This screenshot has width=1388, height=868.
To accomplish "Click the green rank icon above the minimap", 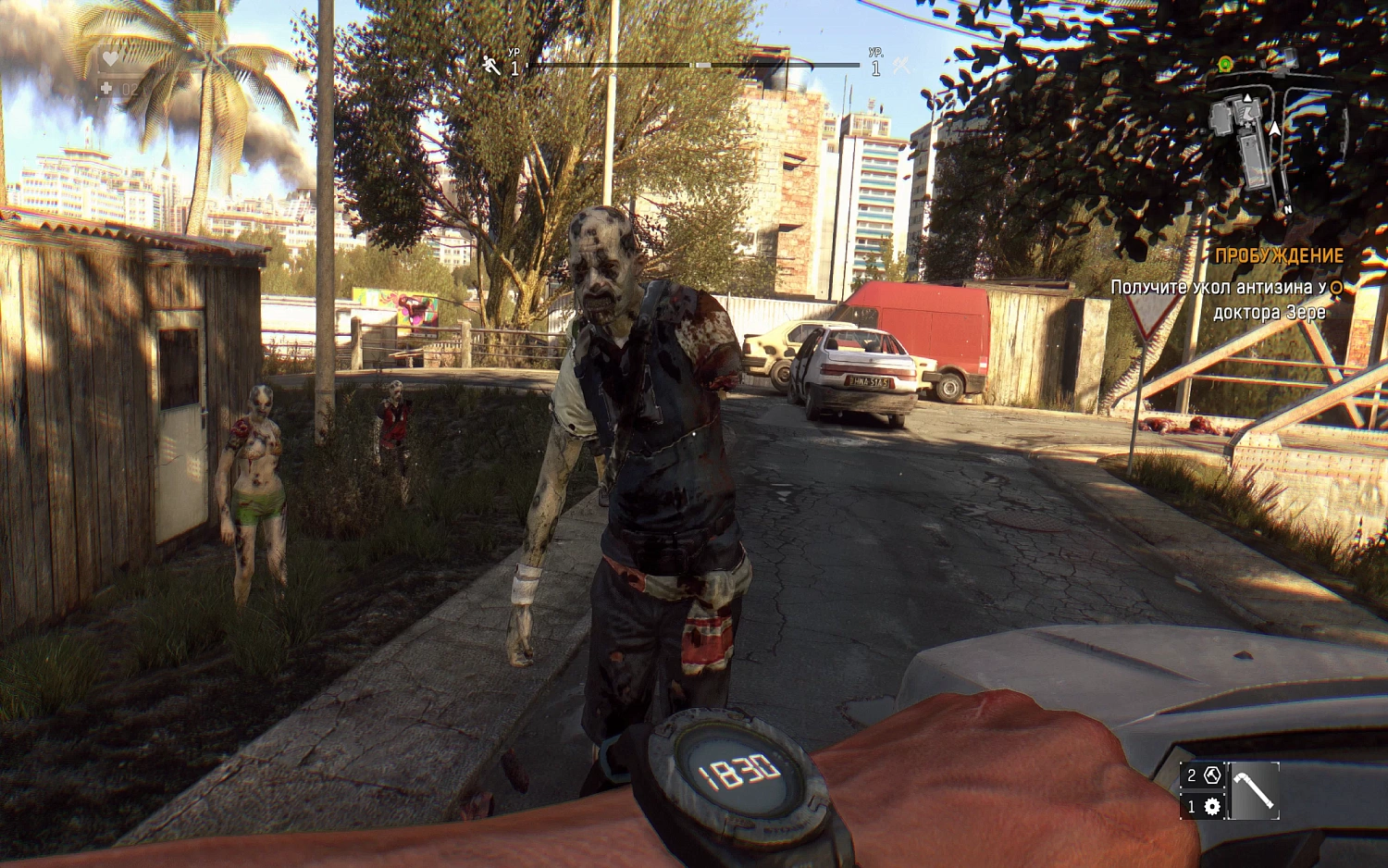I will click(x=1225, y=64).
